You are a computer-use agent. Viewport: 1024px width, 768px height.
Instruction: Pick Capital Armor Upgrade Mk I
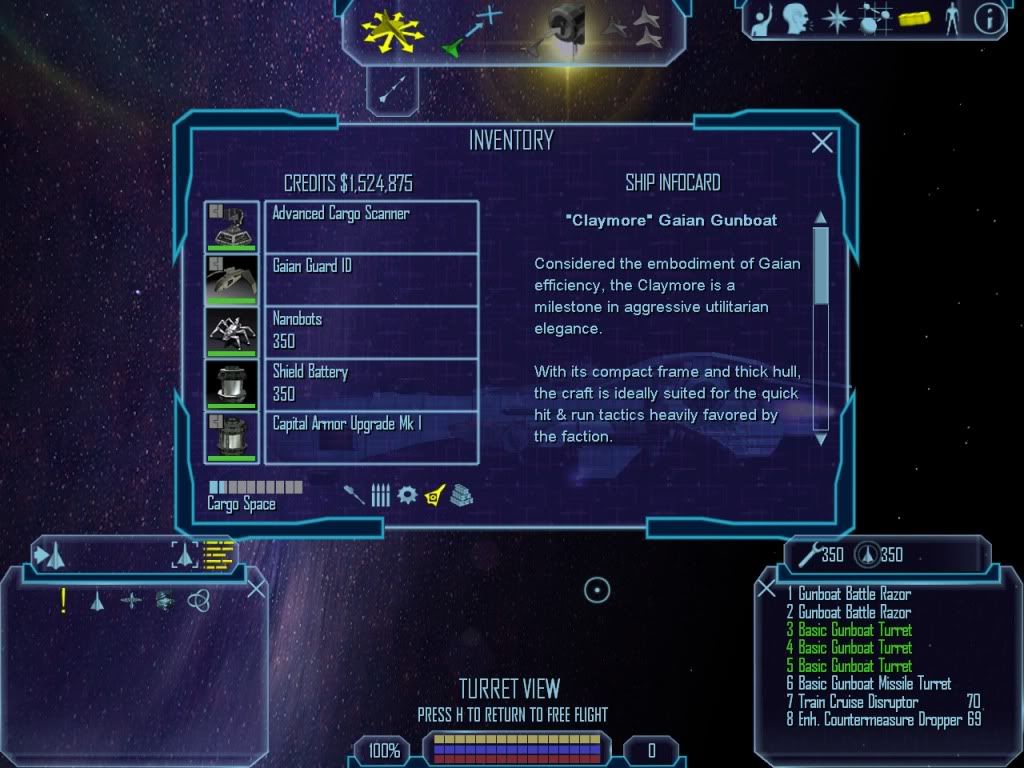(371, 437)
